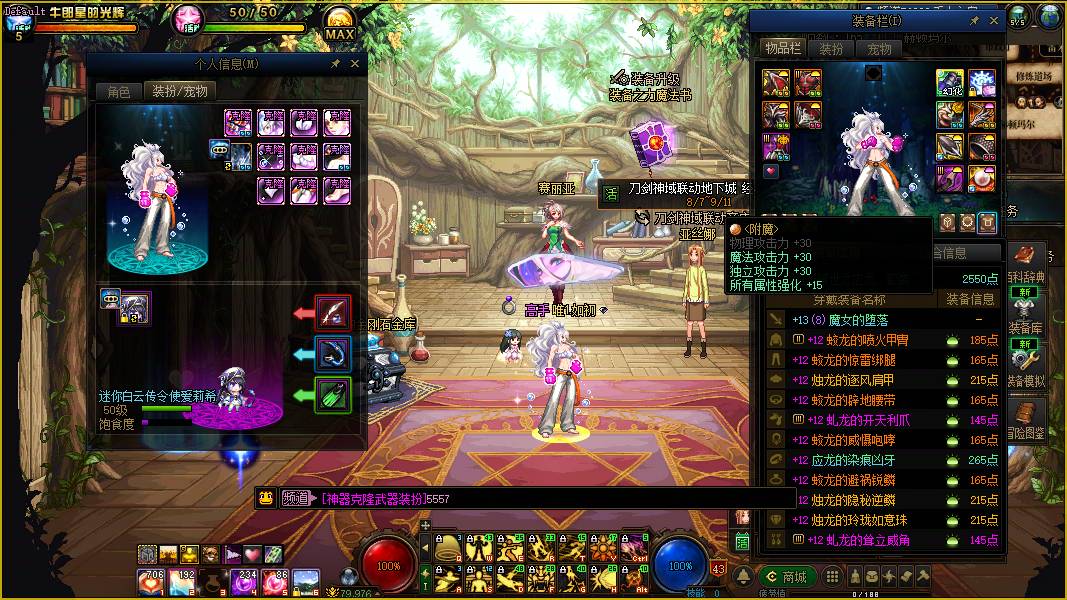Close the 个人信息 personal info window
This screenshot has width=1067, height=600.
355,64
